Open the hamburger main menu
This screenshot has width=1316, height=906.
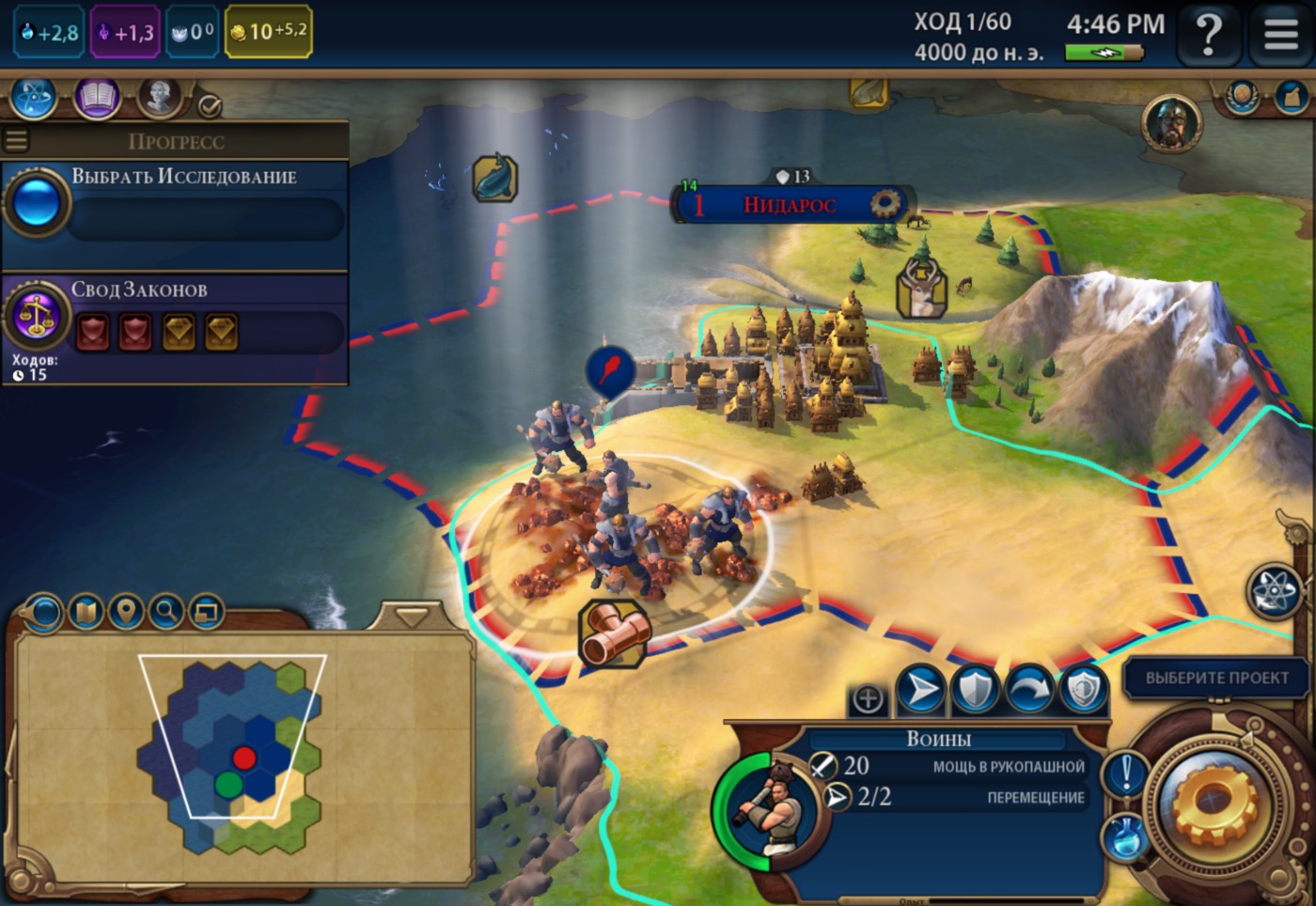click(1280, 35)
